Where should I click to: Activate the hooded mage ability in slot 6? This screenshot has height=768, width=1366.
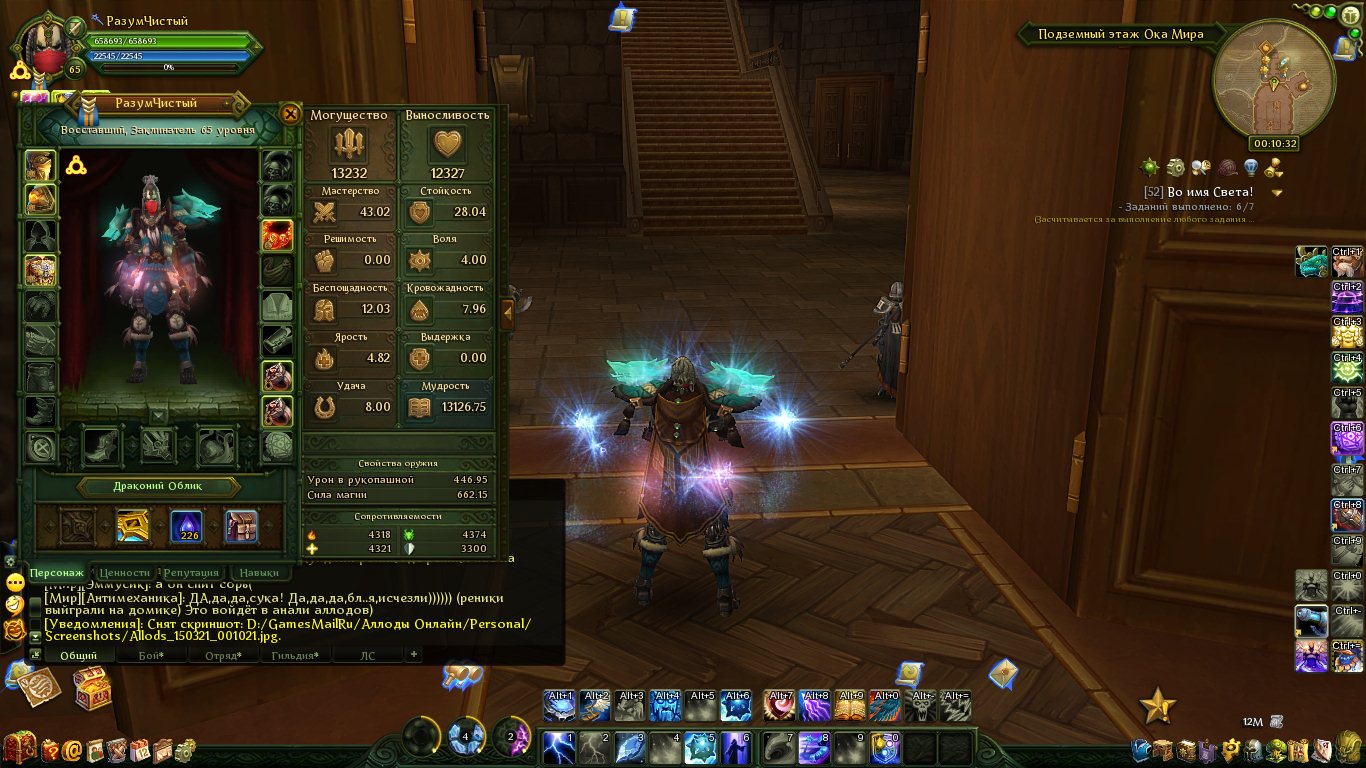[736, 747]
